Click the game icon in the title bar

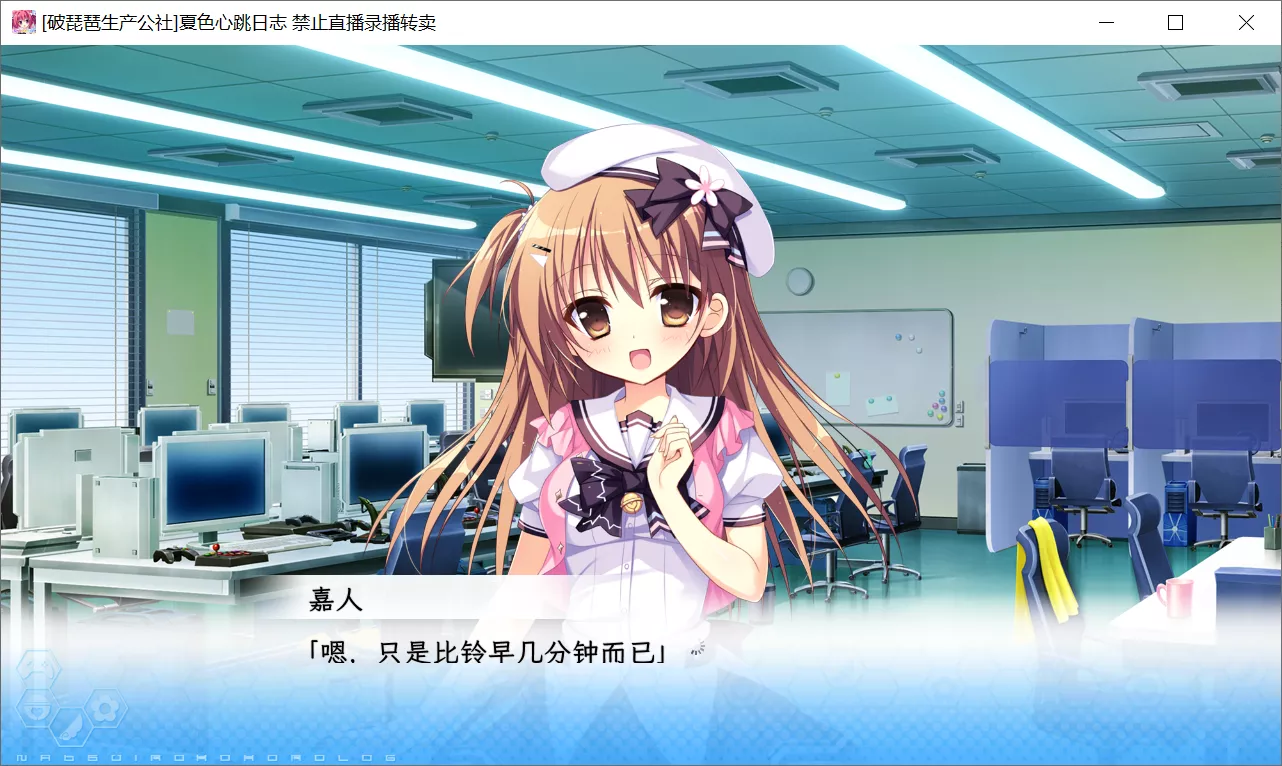click(21, 22)
